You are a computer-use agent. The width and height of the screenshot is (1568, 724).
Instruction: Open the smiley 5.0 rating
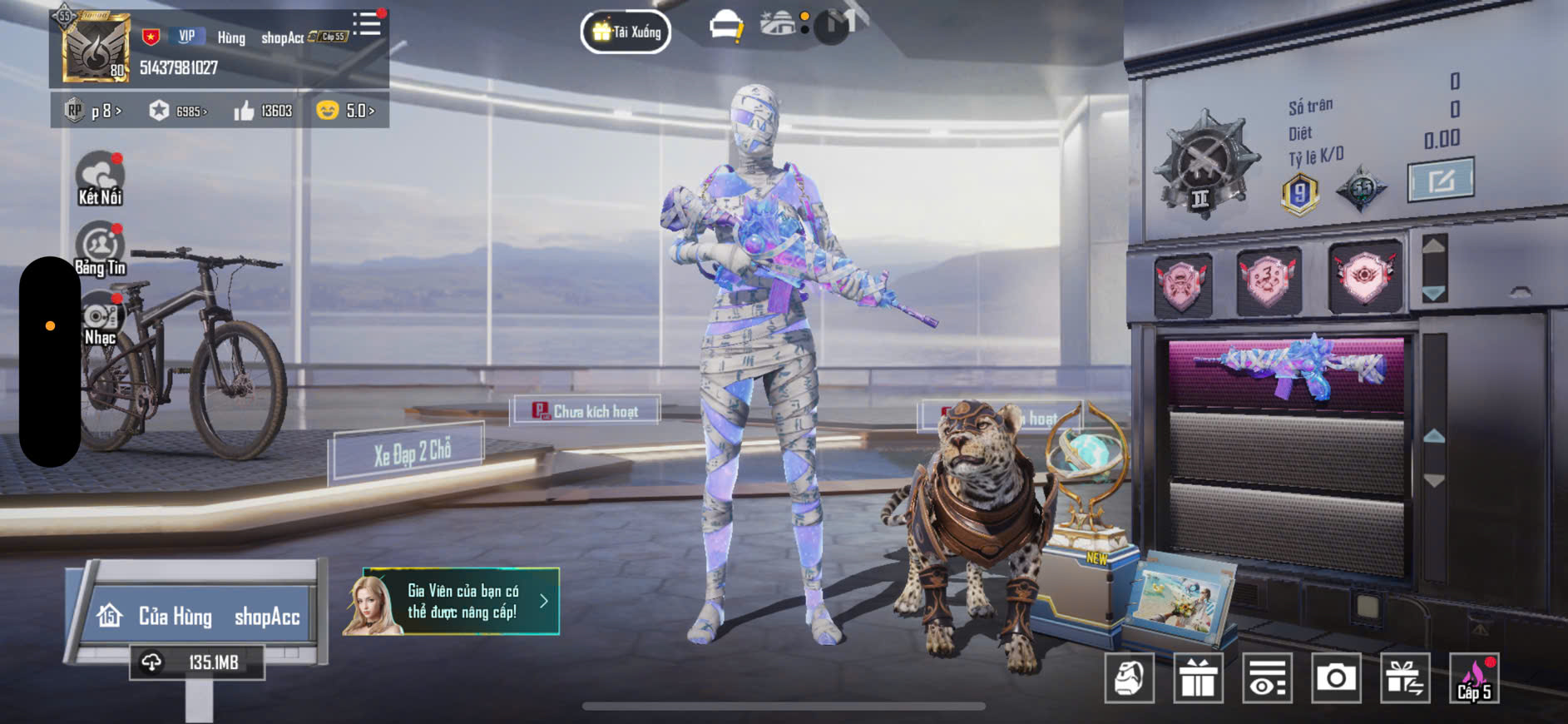tap(346, 111)
